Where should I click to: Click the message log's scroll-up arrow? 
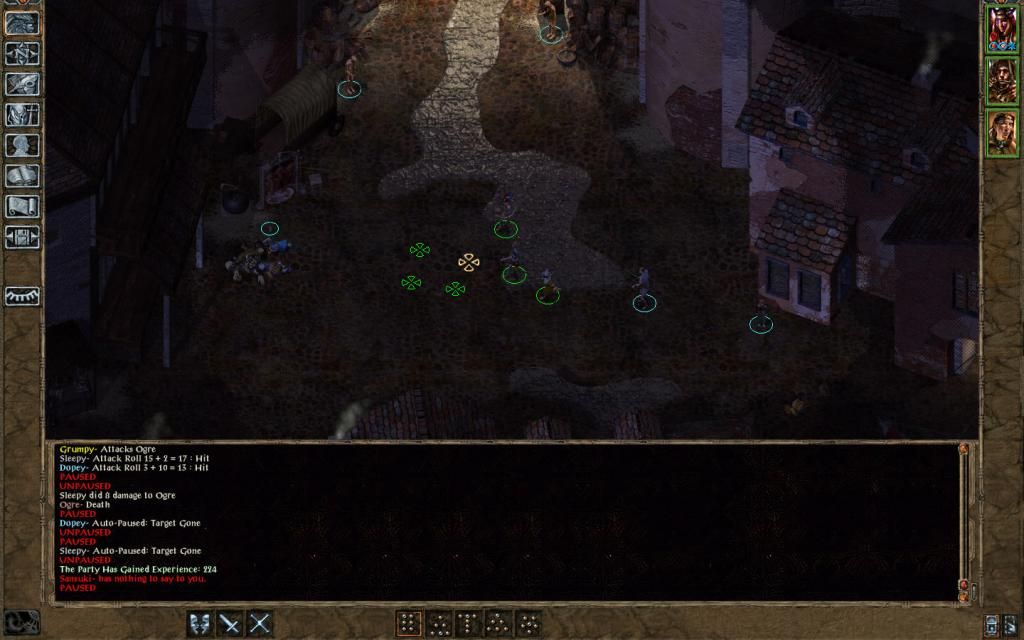coord(963,450)
